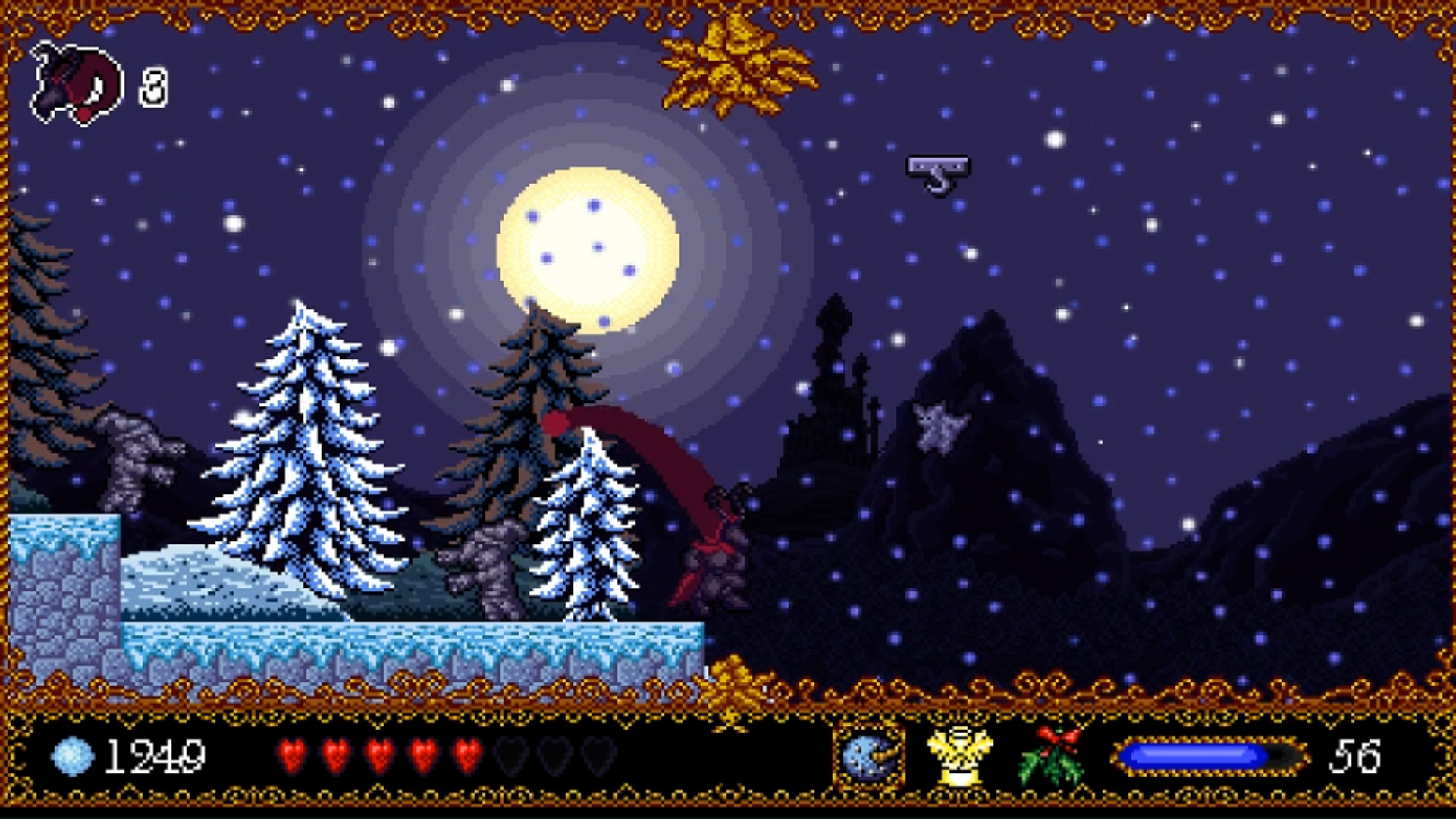Click the crescent moon item icon
Image resolution: width=1456 pixels, height=819 pixels.
[868, 755]
